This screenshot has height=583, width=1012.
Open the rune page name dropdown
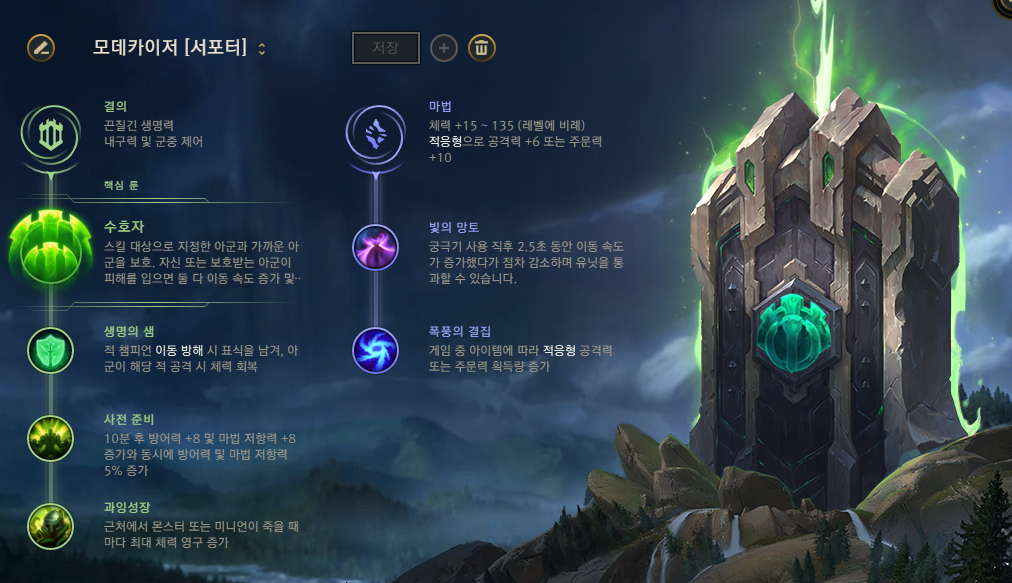tap(262, 48)
